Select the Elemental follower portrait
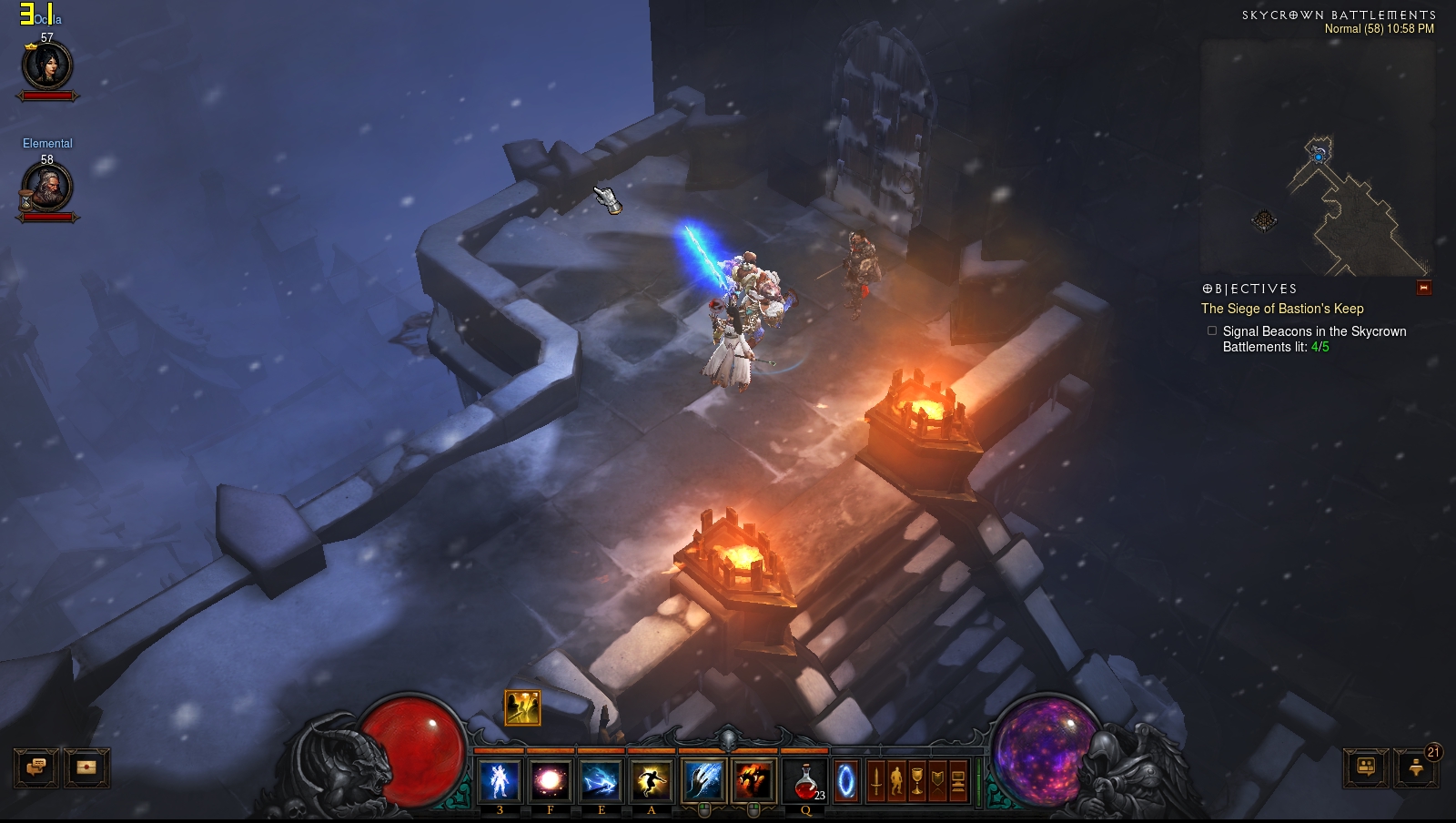Image resolution: width=1456 pixels, height=823 pixels. [x=47, y=188]
